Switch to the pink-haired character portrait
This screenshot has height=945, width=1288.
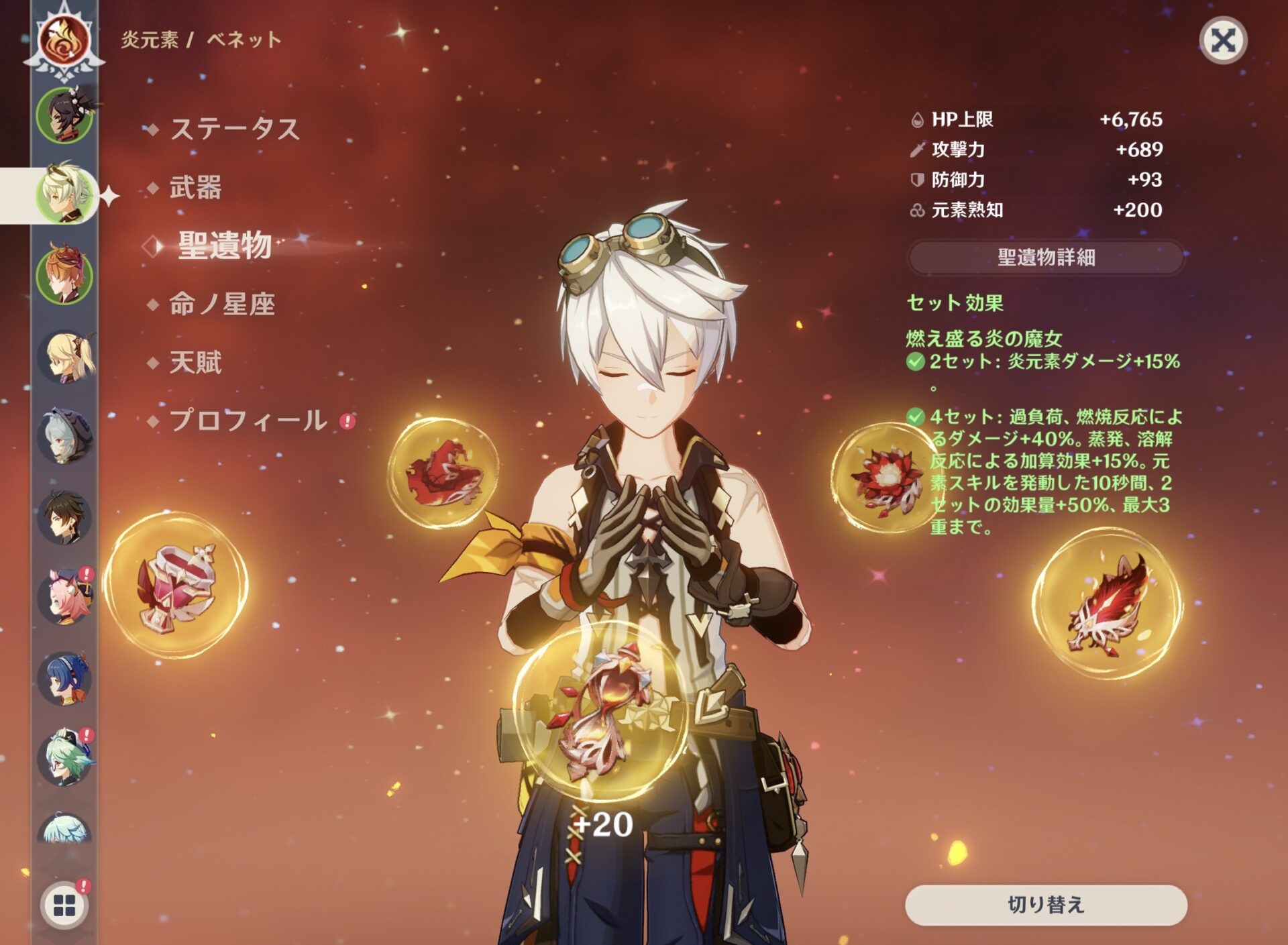click(x=64, y=597)
